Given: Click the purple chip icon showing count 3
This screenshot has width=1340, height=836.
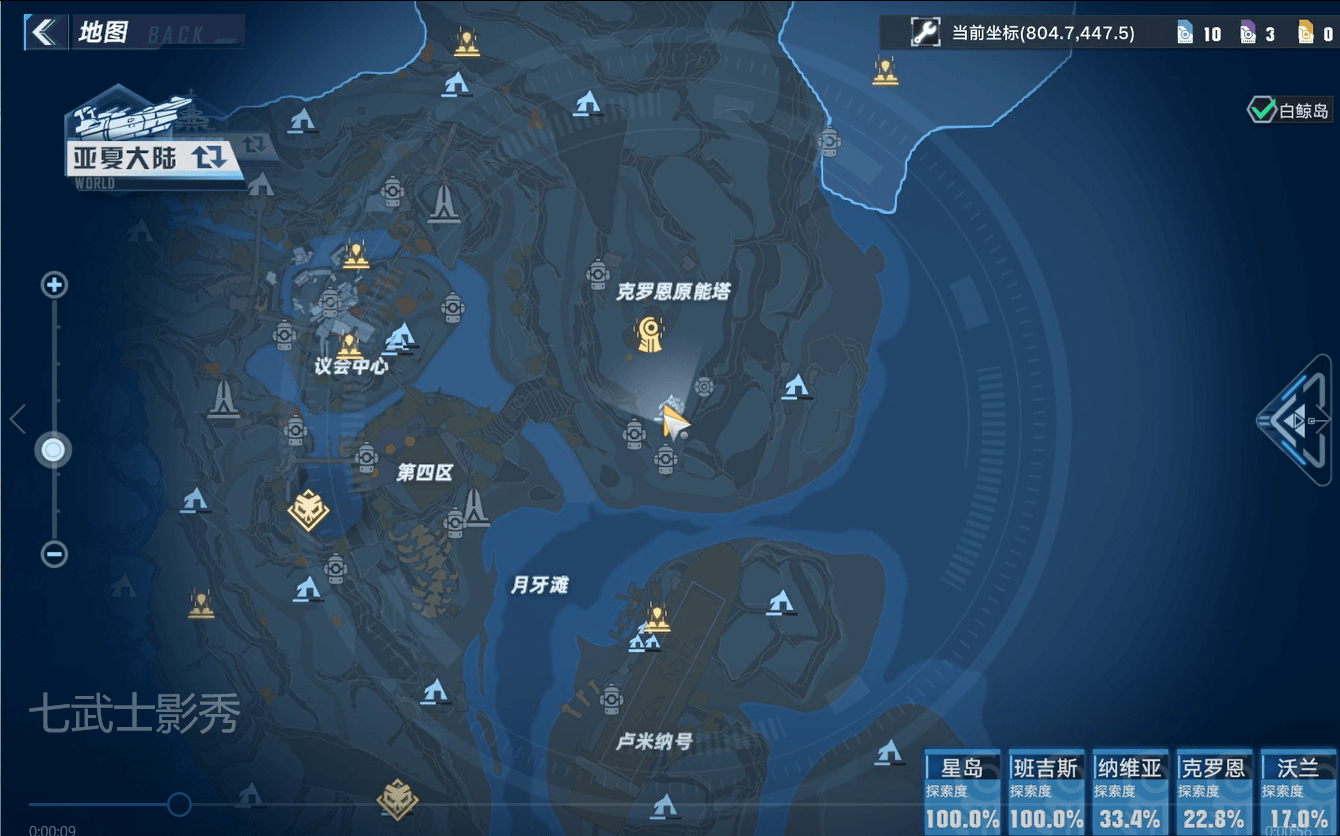Looking at the screenshot, I should [1246, 31].
